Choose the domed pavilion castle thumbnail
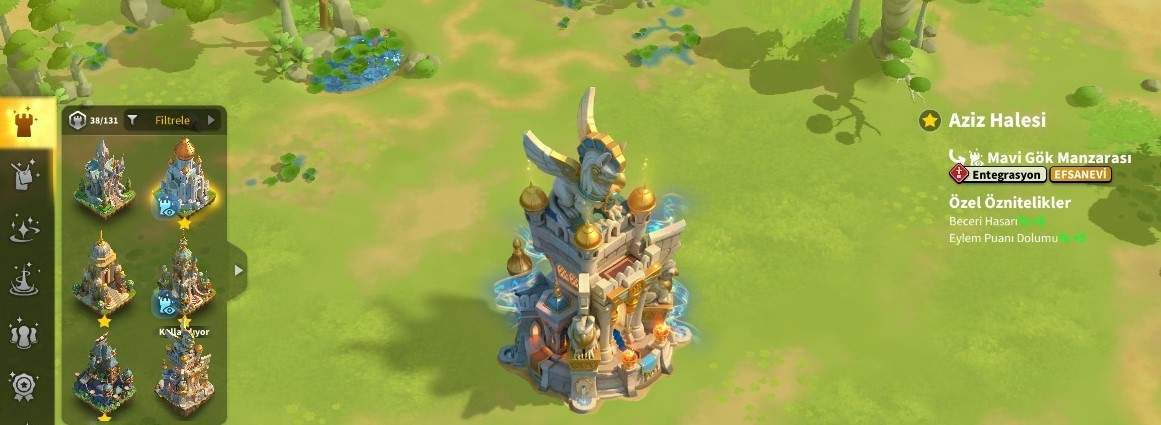The image size is (1161, 425). click(104, 273)
